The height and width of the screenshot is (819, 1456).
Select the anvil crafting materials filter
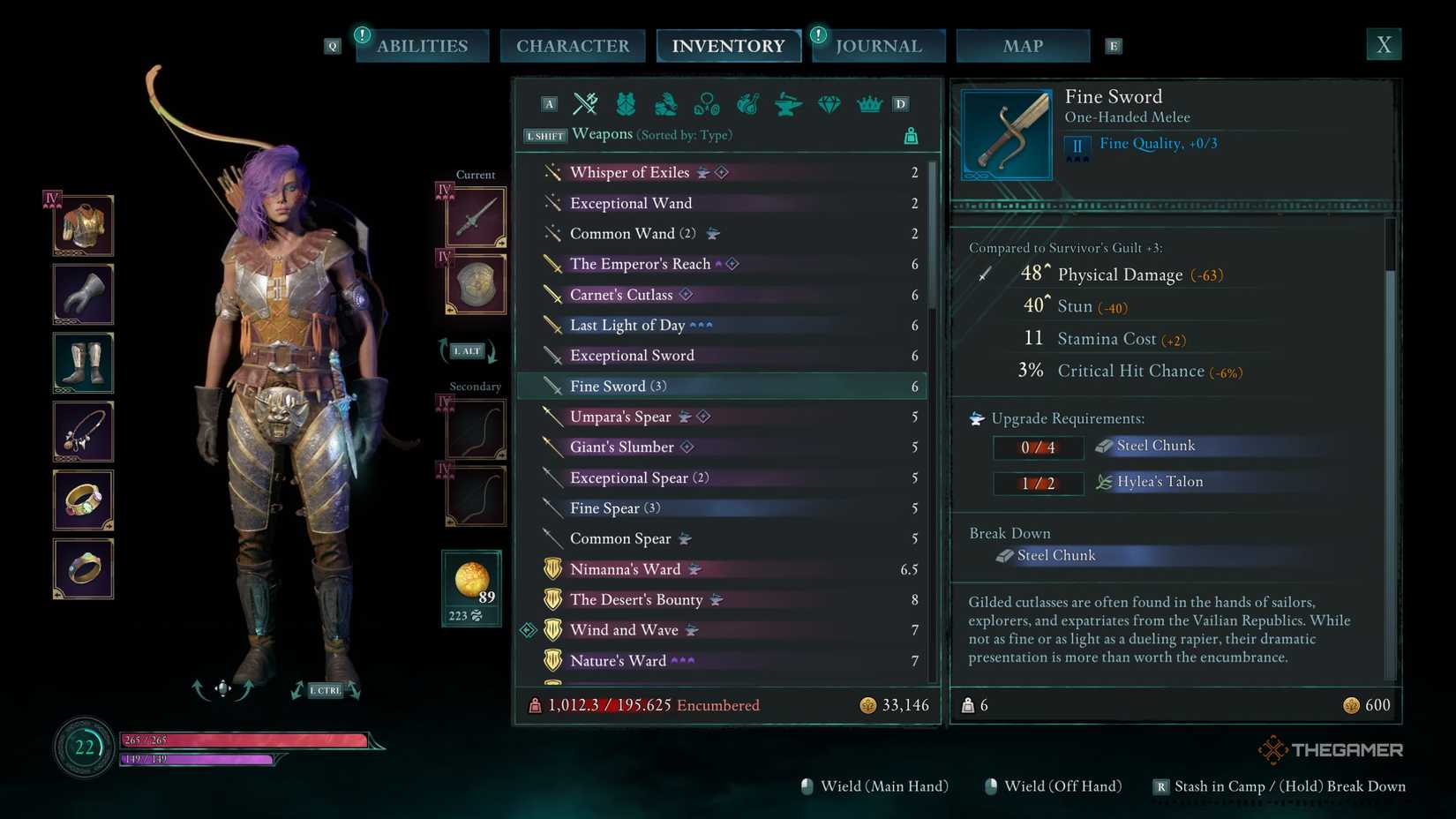[788, 103]
